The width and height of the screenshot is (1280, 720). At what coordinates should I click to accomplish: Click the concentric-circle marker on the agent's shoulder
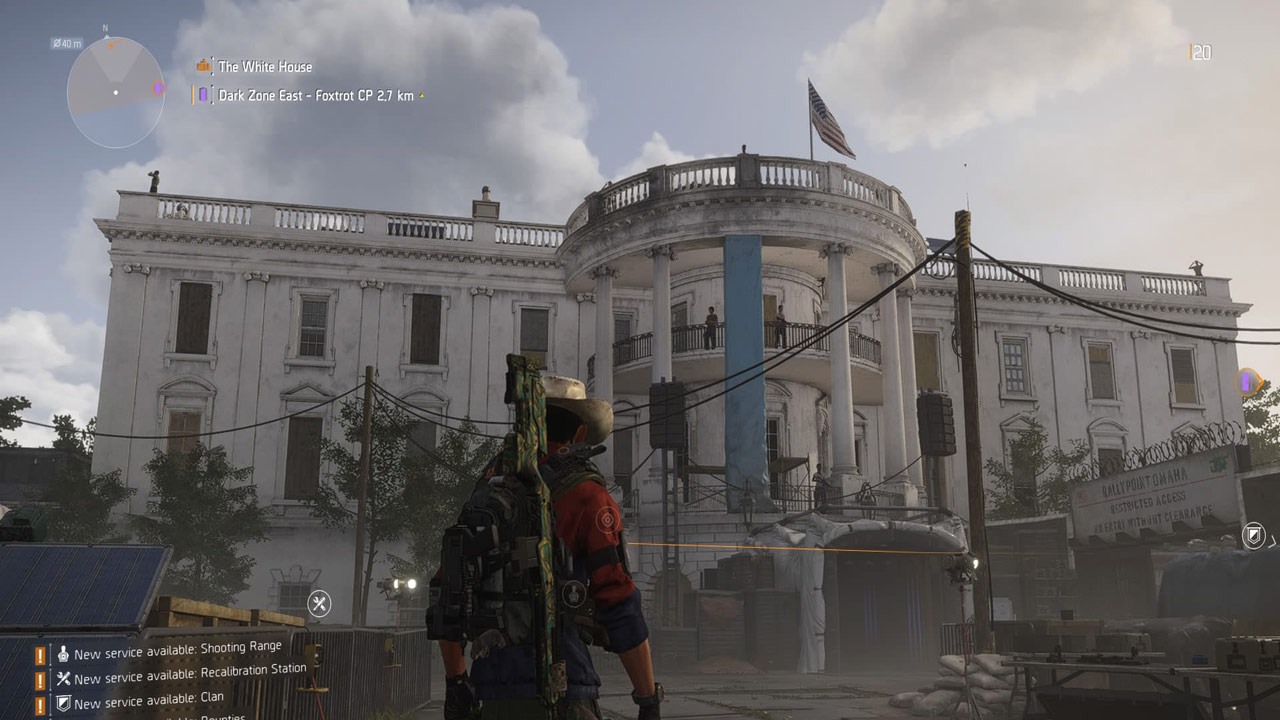(x=606, y=519)
